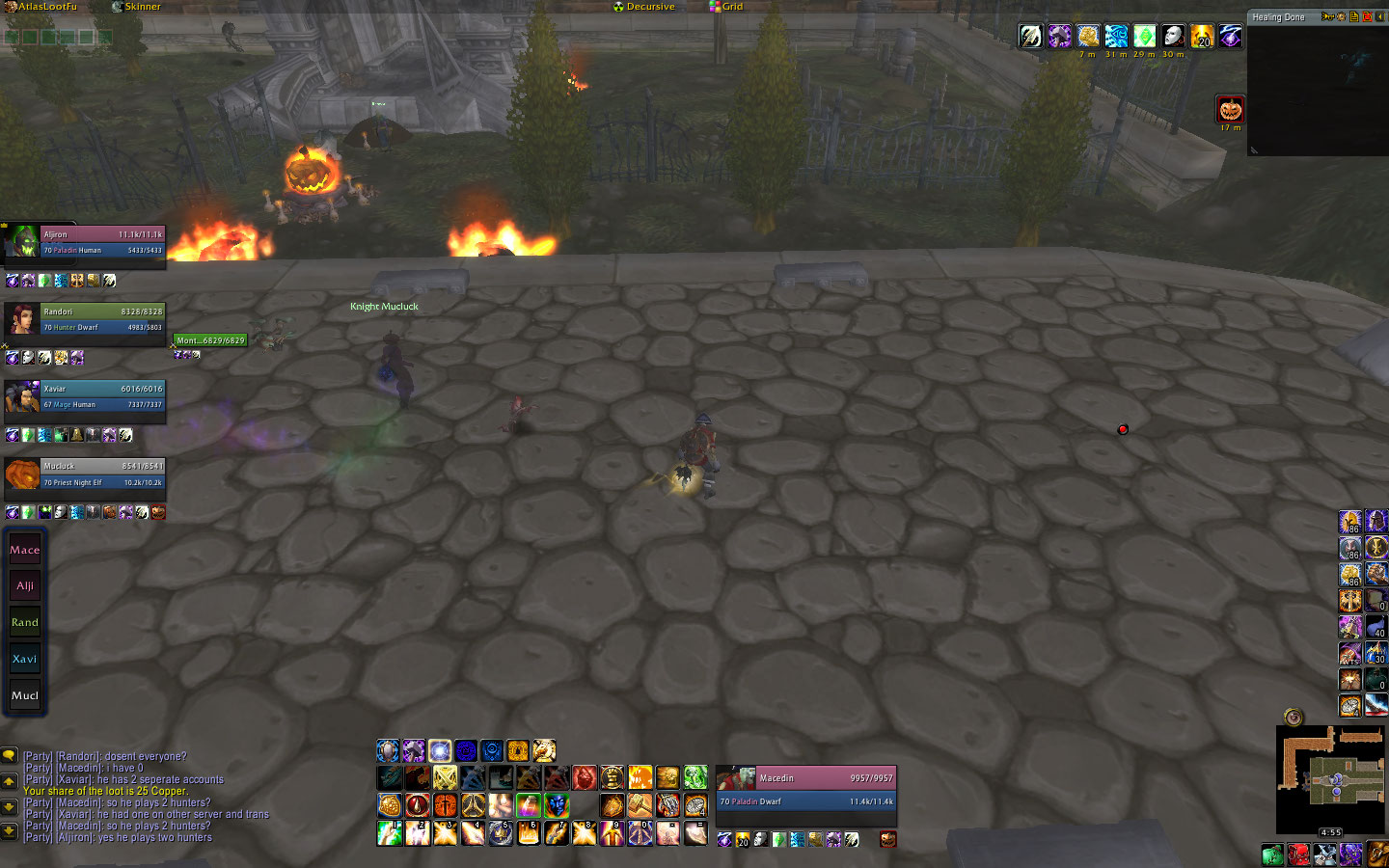Select the Mucl cell in Grid
The width and height of the screenshot is (1389, 868).
tap(25, 695)
